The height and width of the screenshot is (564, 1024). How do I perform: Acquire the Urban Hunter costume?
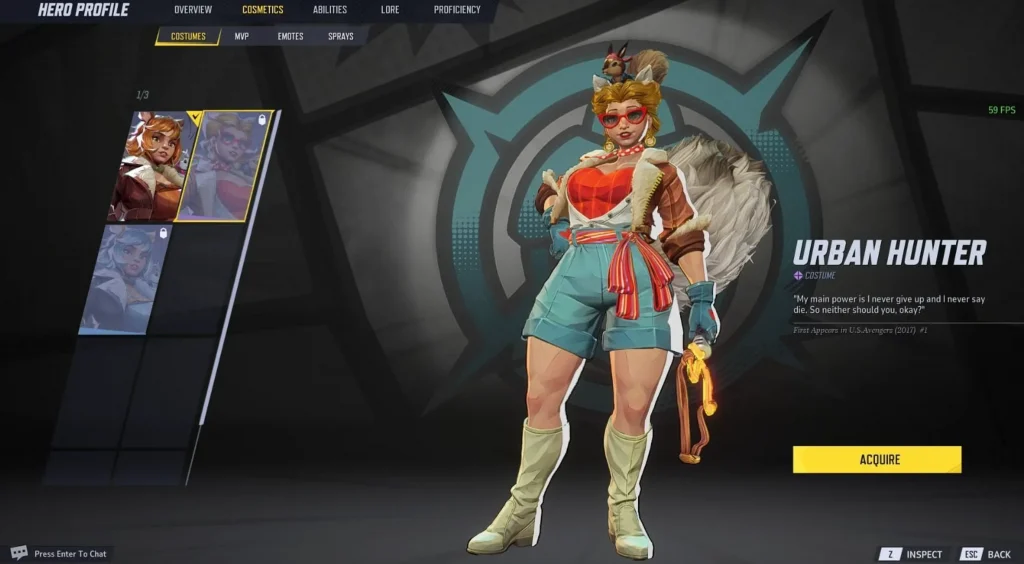[x=877, y=460]
